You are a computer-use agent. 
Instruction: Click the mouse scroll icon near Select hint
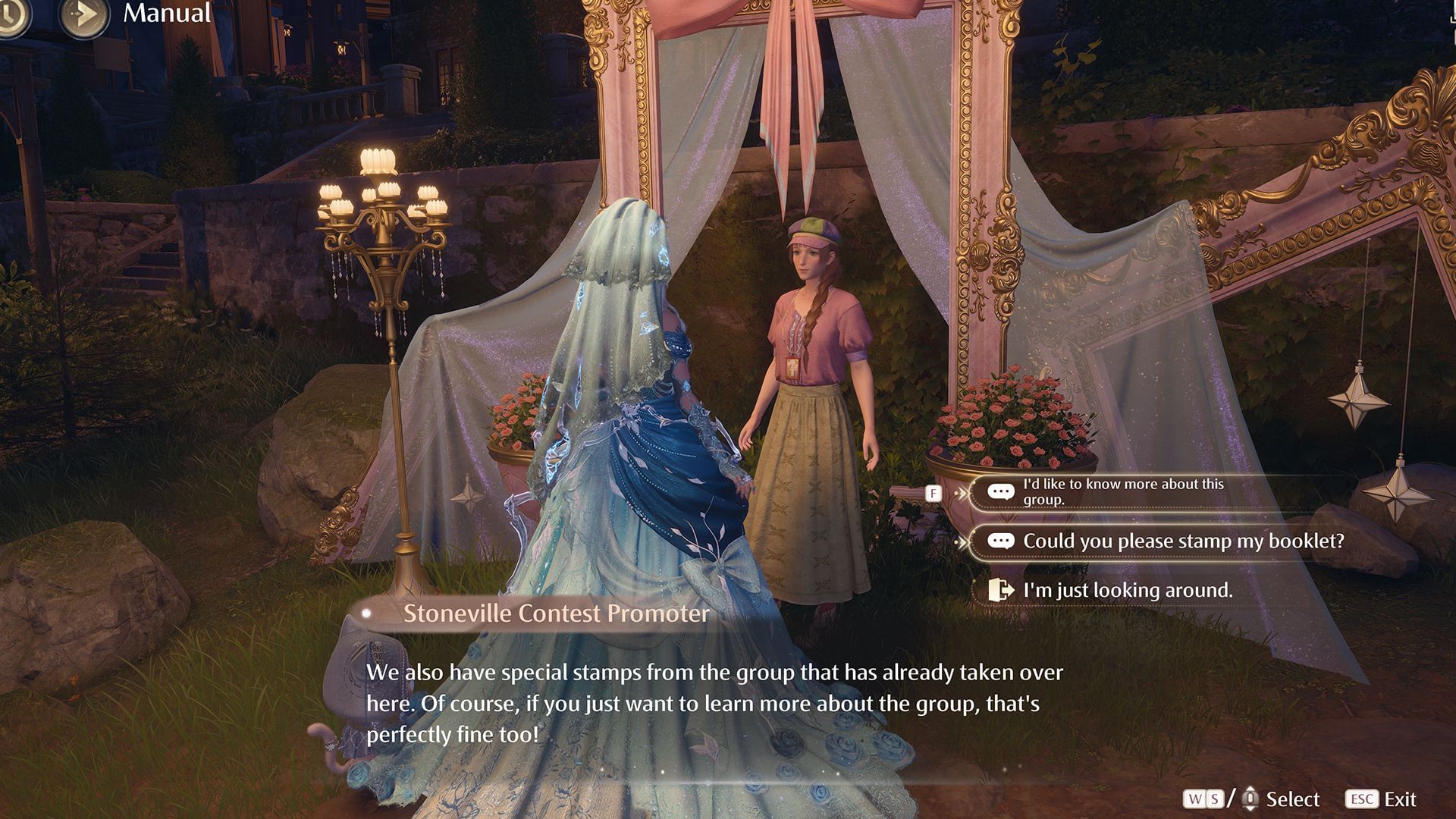(x=1250, y=799)
